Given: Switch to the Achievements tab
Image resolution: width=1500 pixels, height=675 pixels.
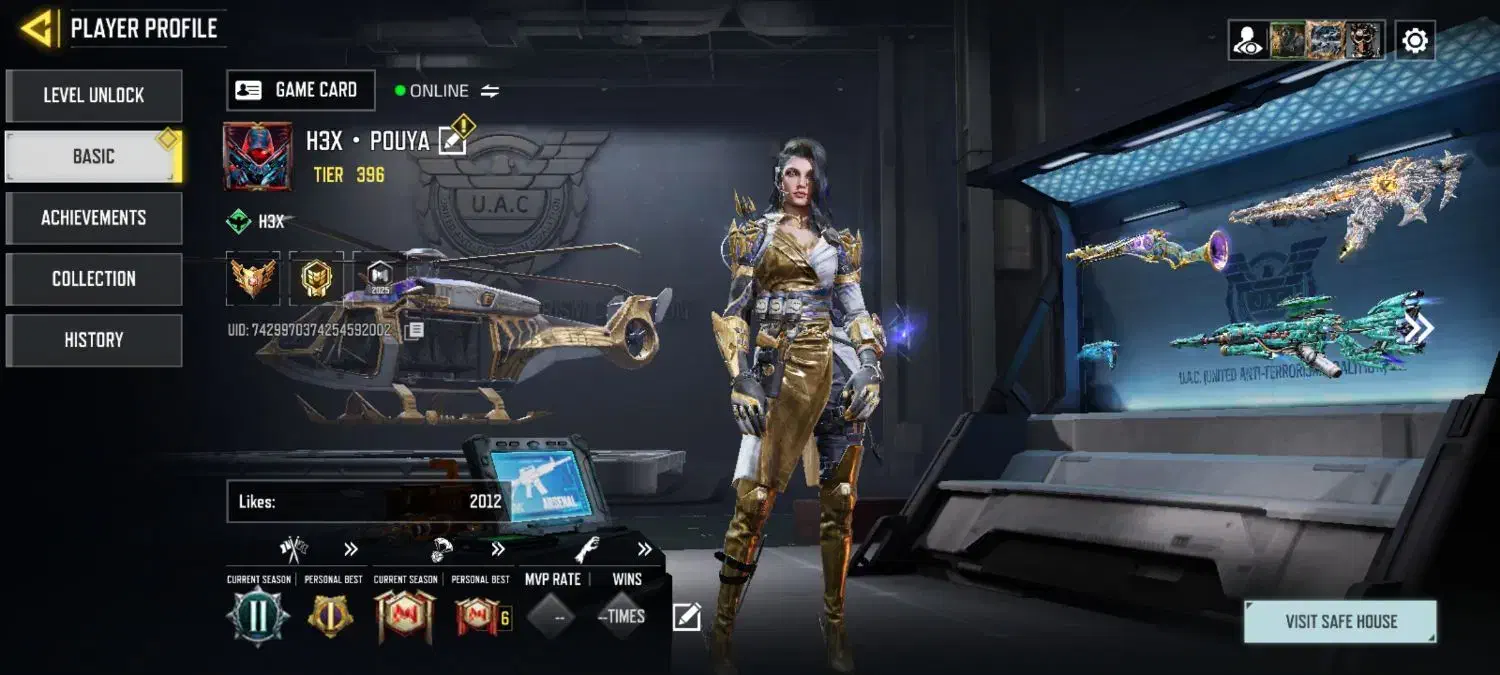Looking at the screenshot, I should point(94,218).
